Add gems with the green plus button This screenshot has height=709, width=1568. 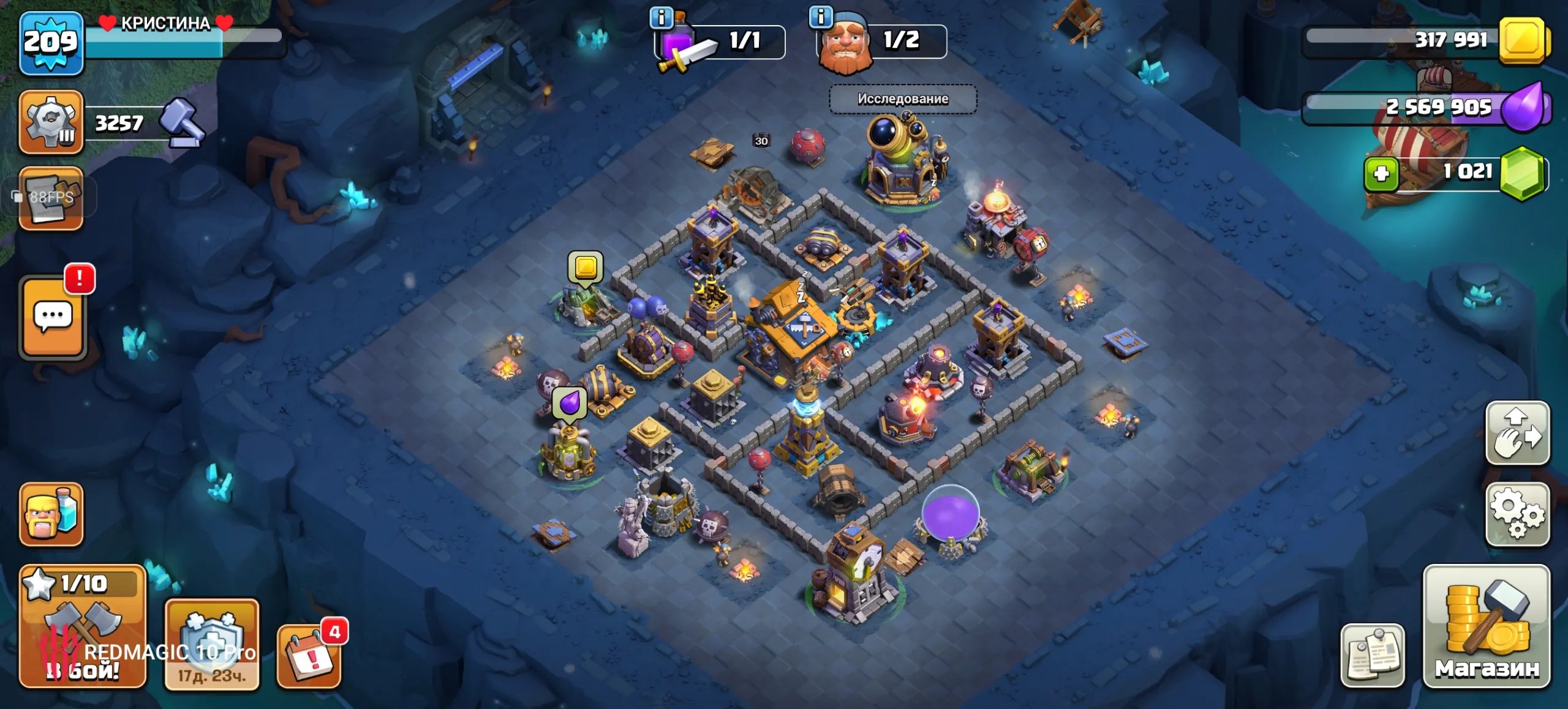(x=1381, y=174)
